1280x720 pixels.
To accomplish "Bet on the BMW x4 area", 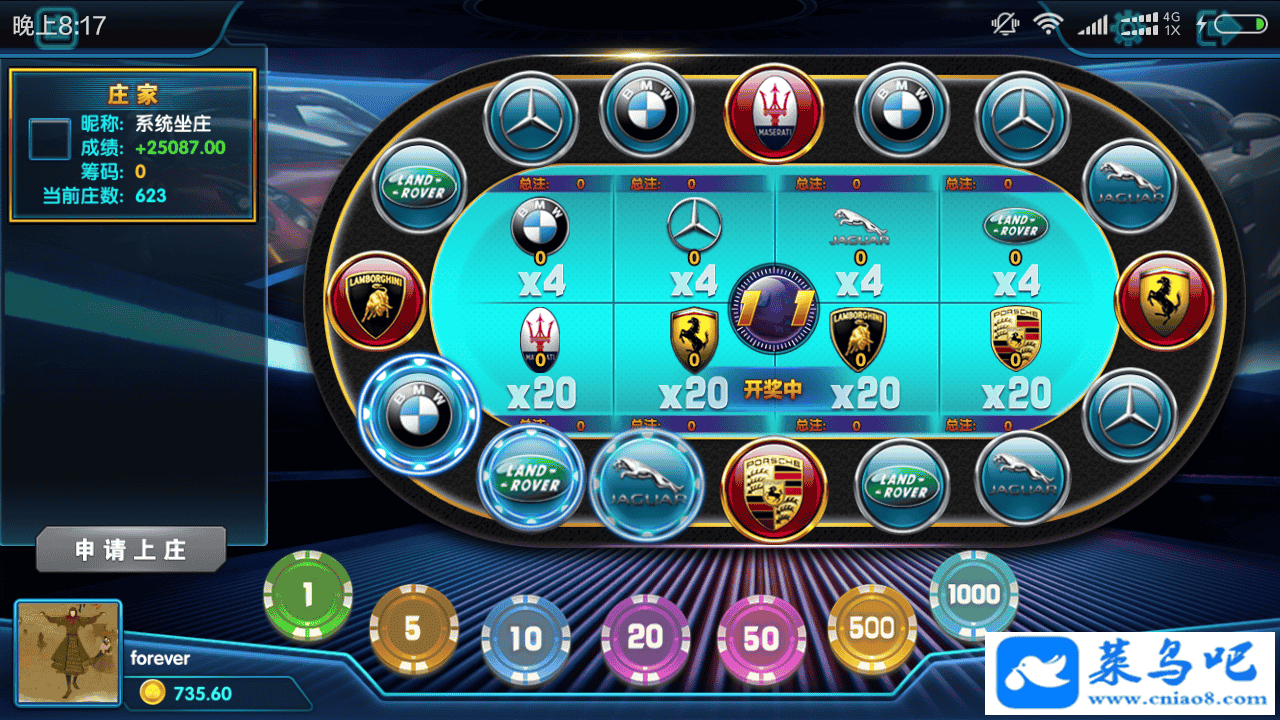I will (x=541, y=245).
